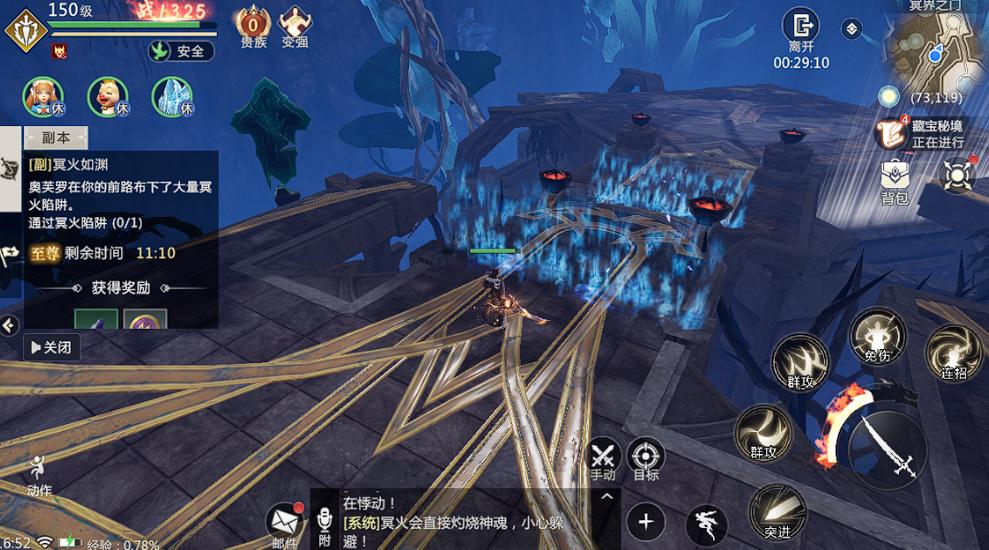Close the quest panel with 关闭
989x550 pixels.
(52, 347)
